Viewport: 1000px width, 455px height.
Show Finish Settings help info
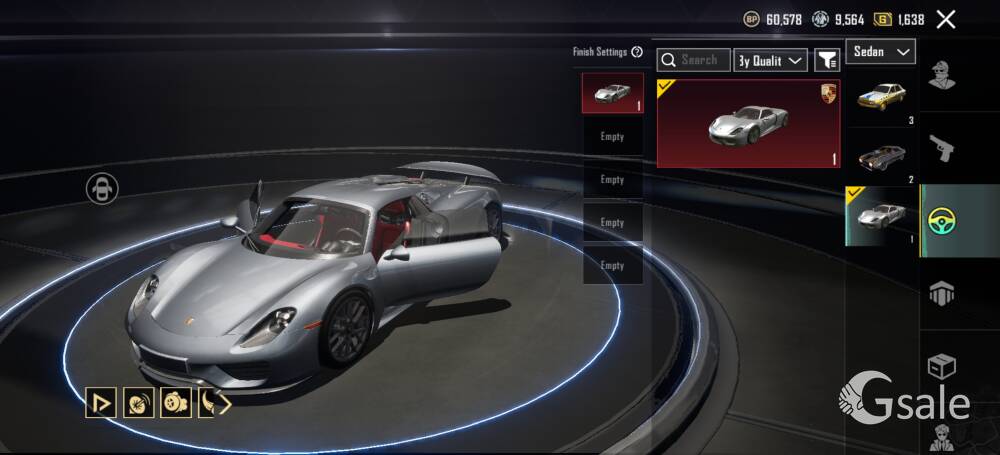(x=637, y=52)
